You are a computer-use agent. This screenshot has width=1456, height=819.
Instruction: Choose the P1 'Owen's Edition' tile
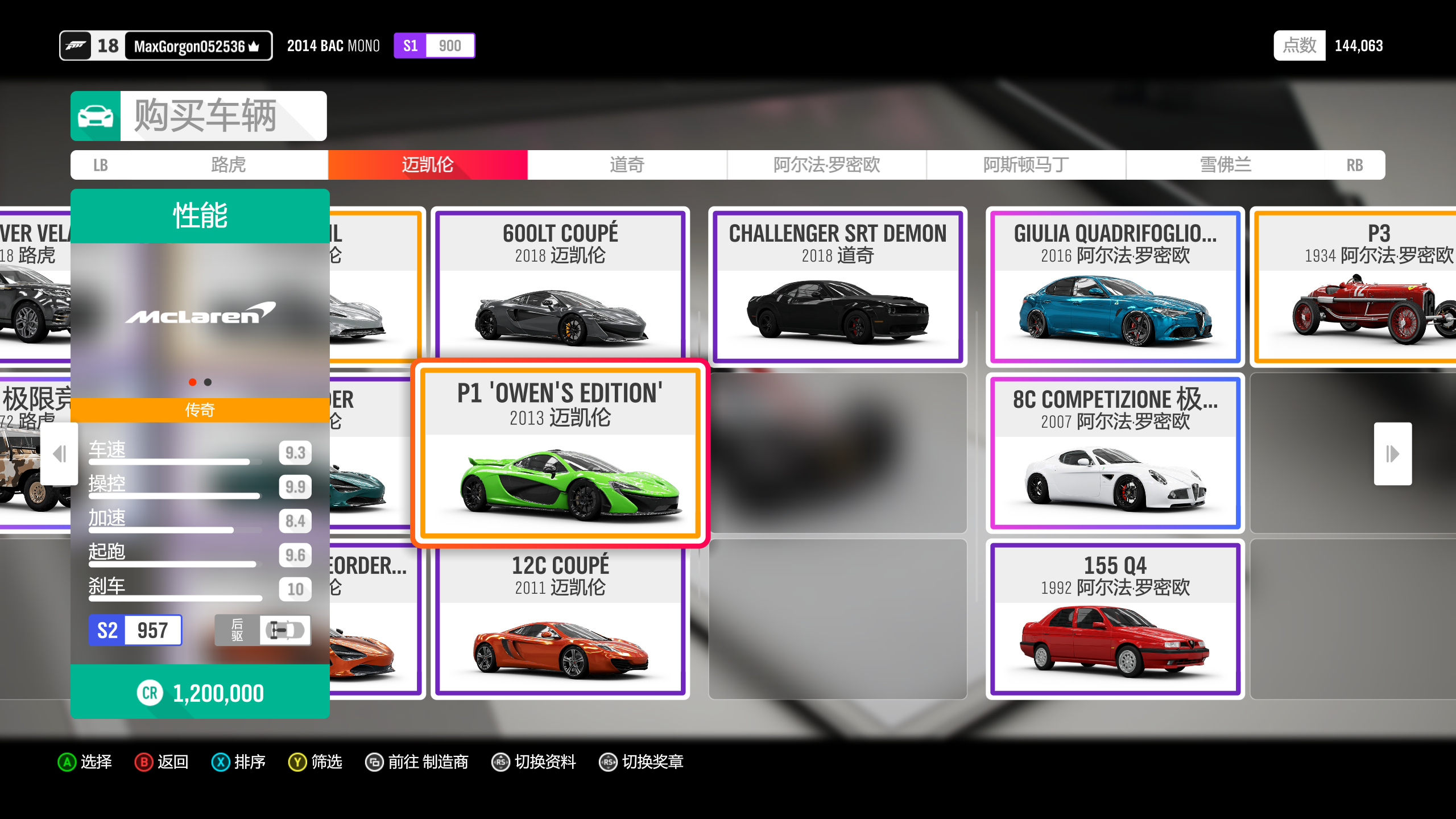(560, 452)
